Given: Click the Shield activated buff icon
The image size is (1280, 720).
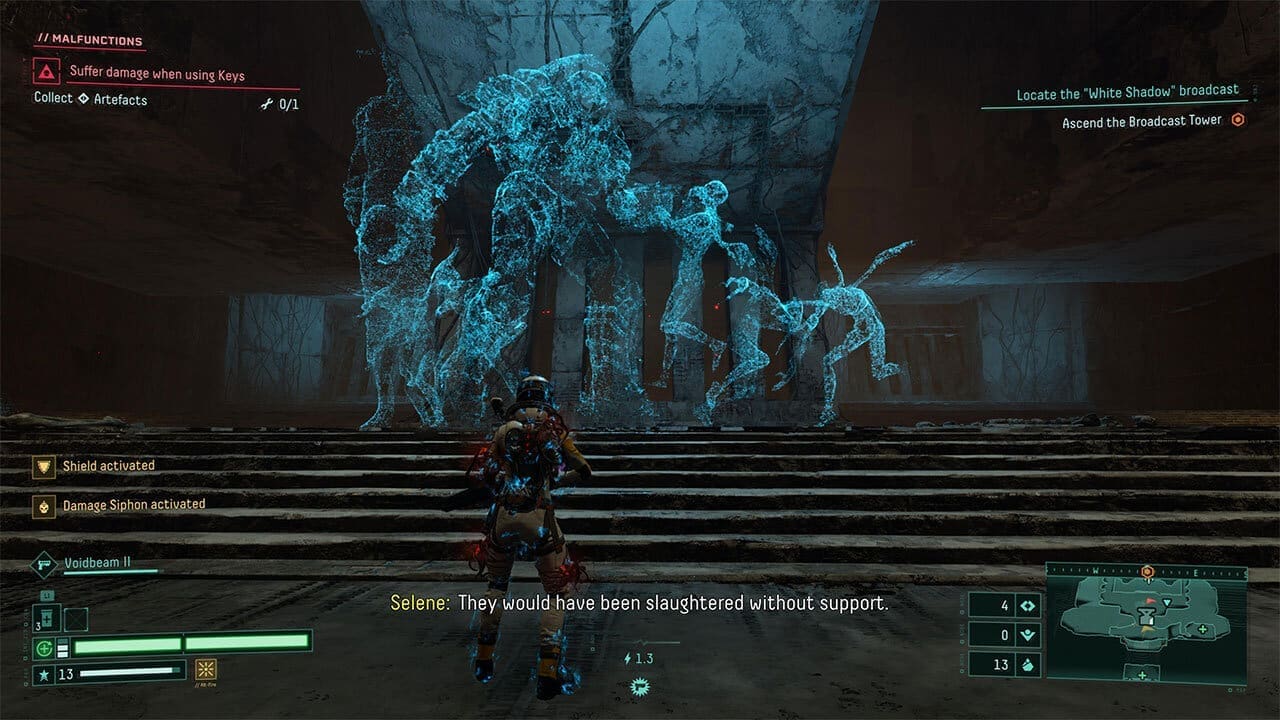Looking at the screenshot, I should tap(43, 466).
